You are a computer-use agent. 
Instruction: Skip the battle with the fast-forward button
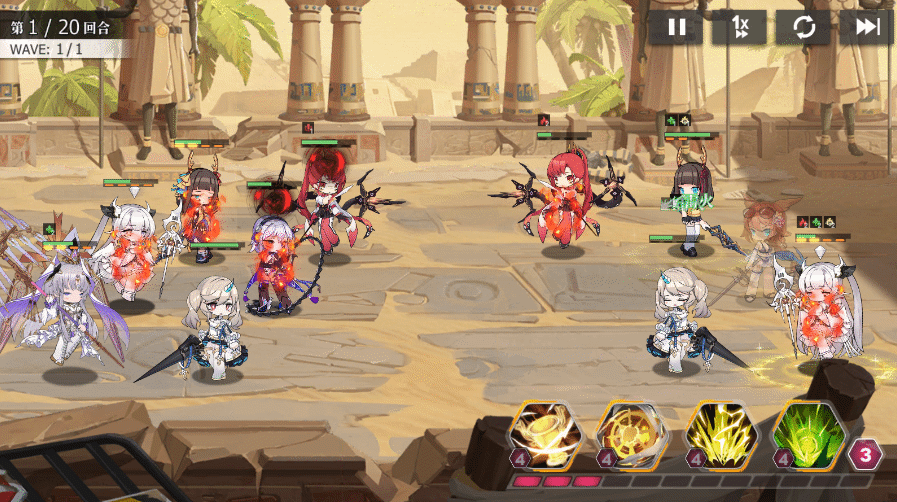(866, 27)
